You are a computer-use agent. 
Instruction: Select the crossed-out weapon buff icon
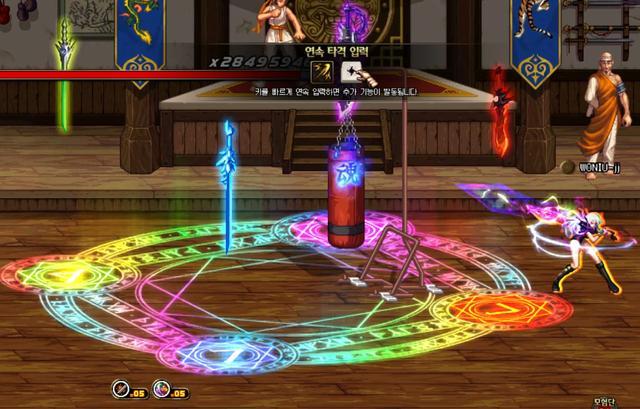coord(119,391)
